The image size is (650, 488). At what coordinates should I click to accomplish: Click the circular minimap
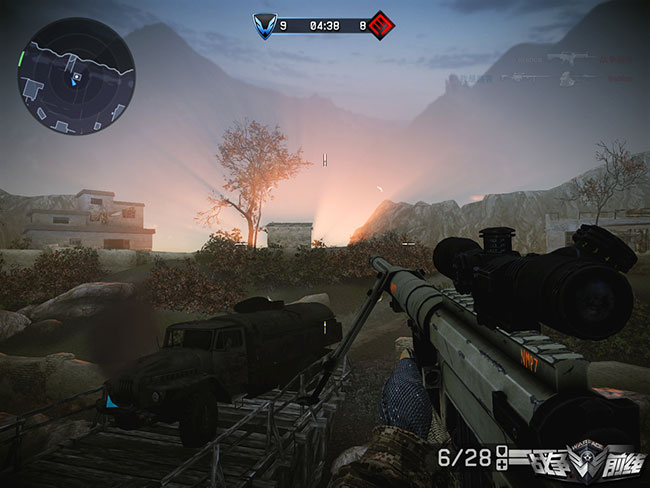[76, 76]
